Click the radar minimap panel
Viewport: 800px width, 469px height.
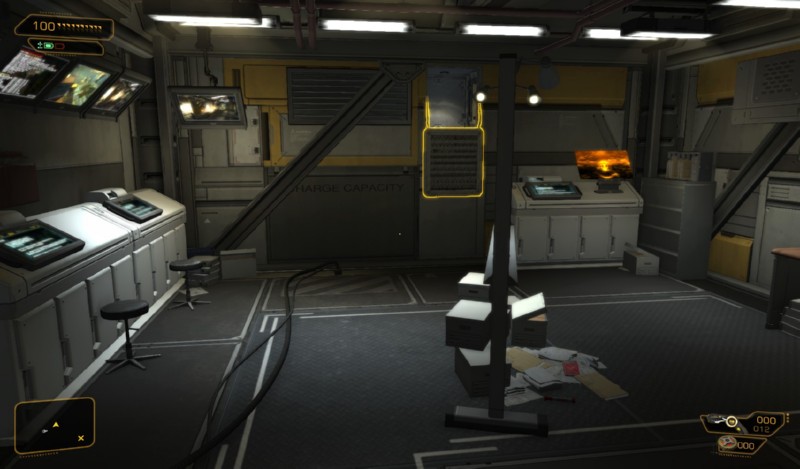[55, 424]
